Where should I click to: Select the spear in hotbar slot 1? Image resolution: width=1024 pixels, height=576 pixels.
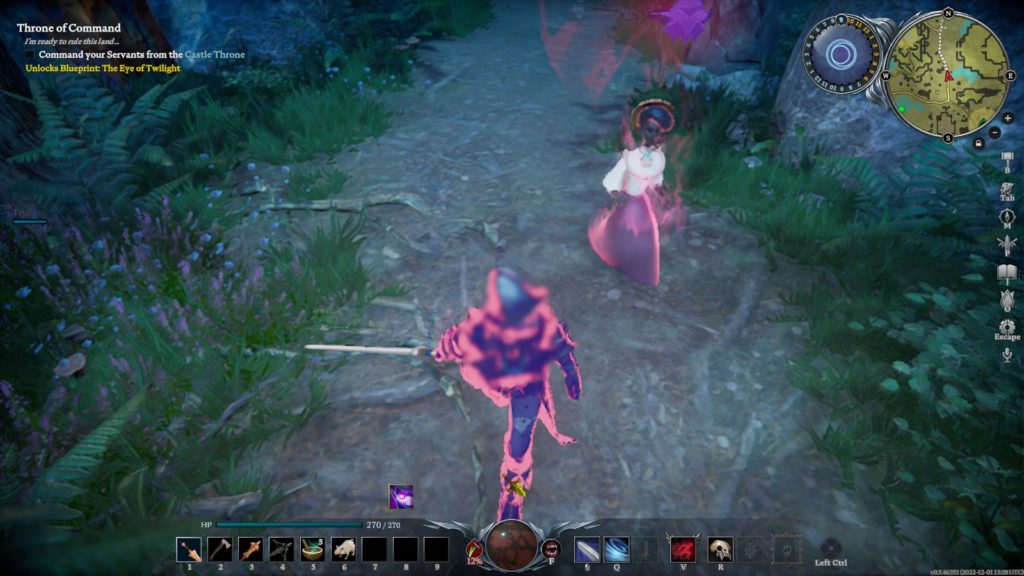[188, 549]
